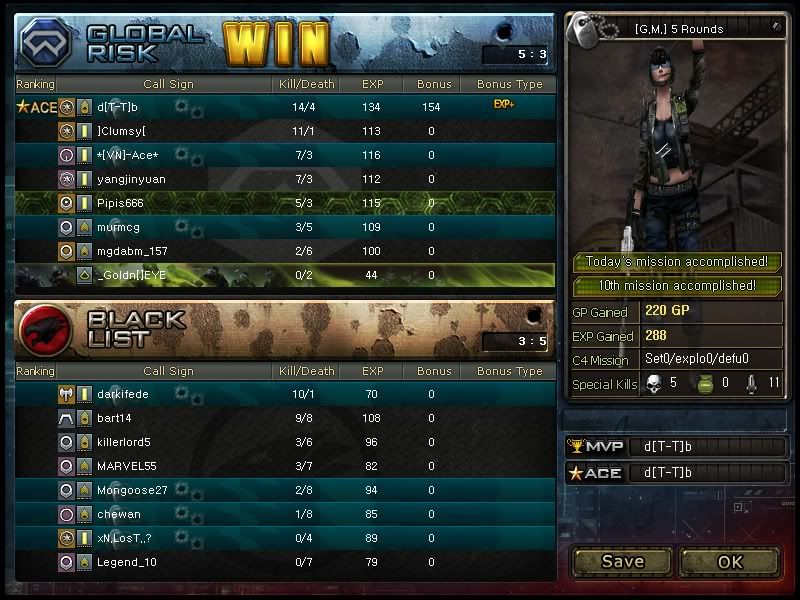Click the OK button
Screen dimensions: 800x600
(x=730, y=561)
